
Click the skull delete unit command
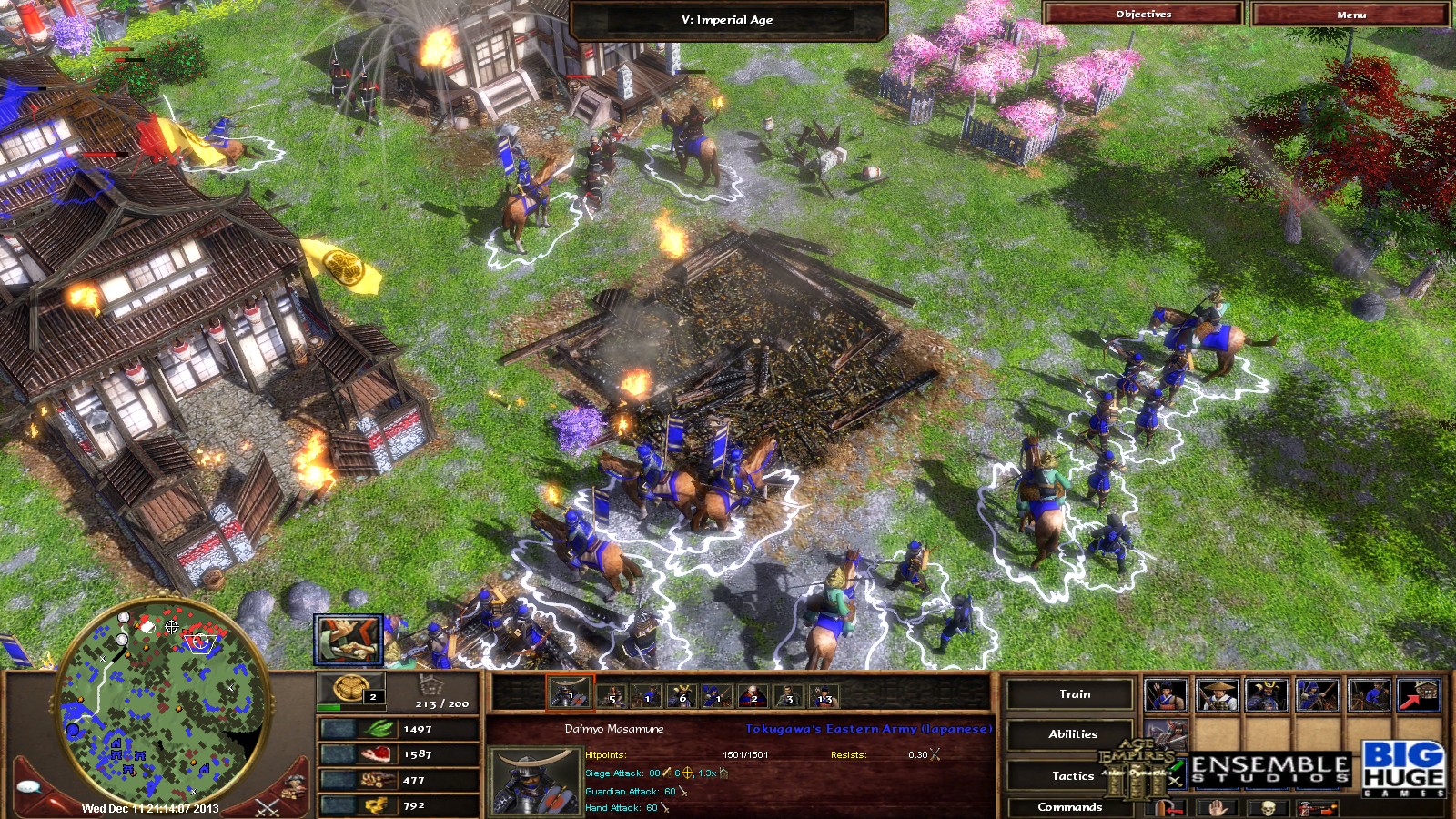coord(1268,808)
